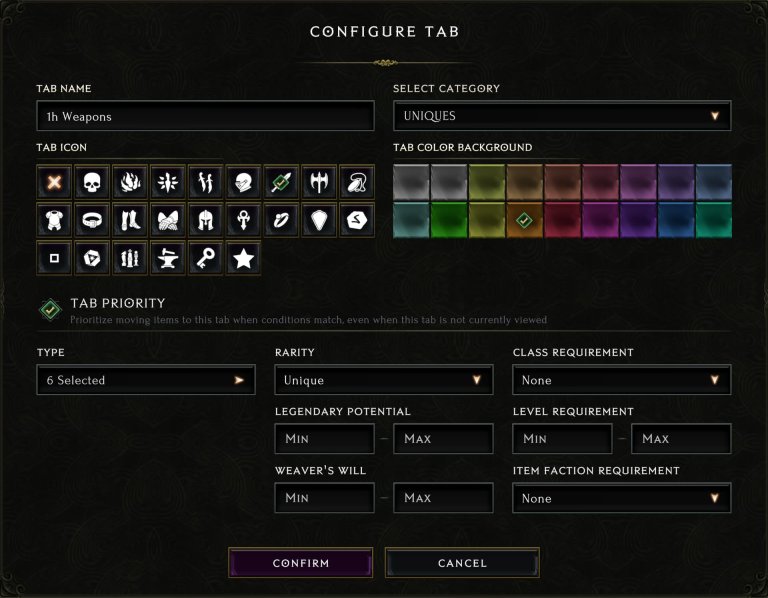Open the Select Category dropdown
Viewport: 768px width, 598px height.
click(562, 116)
